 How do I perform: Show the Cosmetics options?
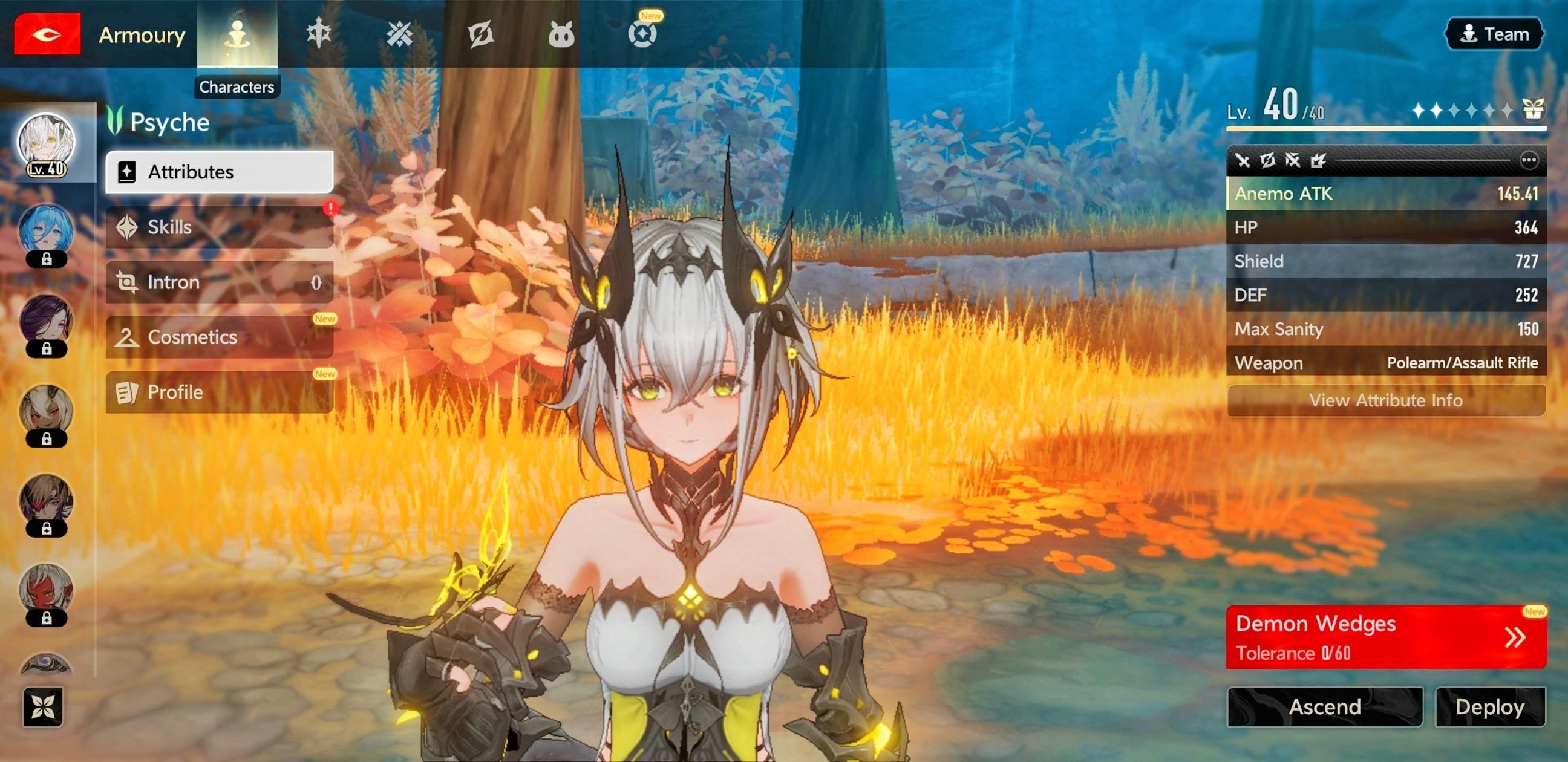[219, 337]
